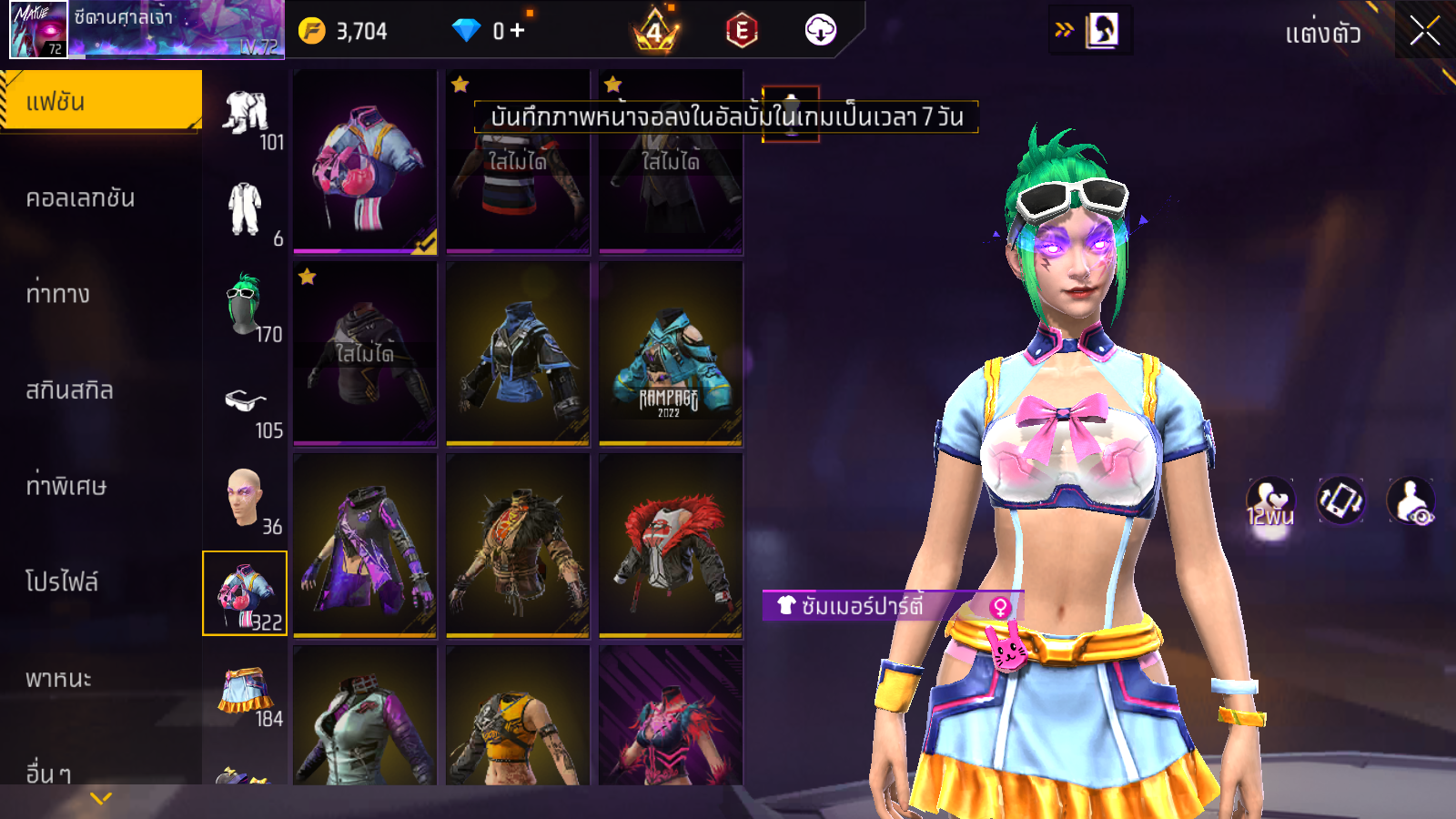Tap the rotate phone view icon
This screenshot has height=819, width=1456.
pyautogui.click(x=1340, y=500)
